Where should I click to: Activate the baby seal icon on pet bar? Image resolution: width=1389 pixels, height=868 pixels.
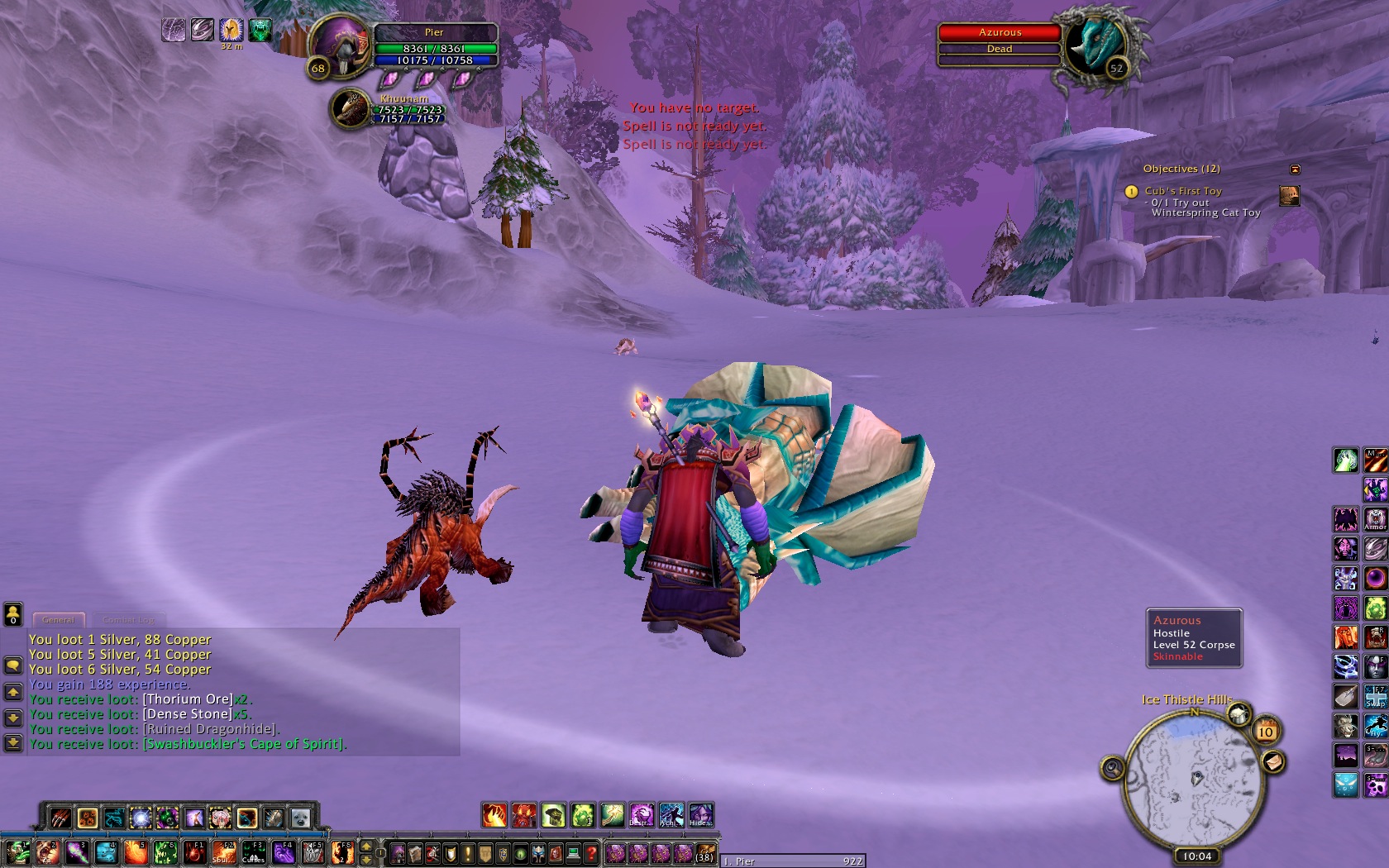299,818
